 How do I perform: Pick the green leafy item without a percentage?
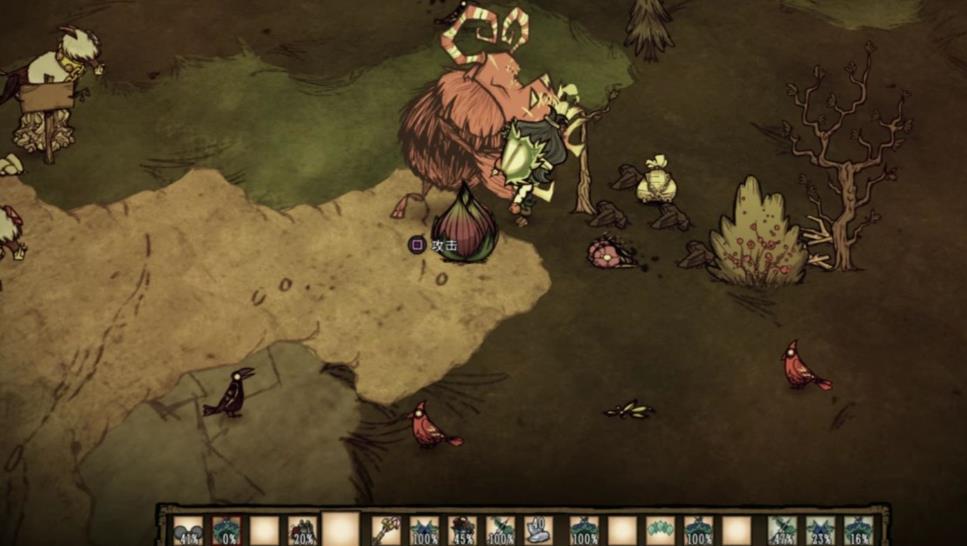[660, 531]
